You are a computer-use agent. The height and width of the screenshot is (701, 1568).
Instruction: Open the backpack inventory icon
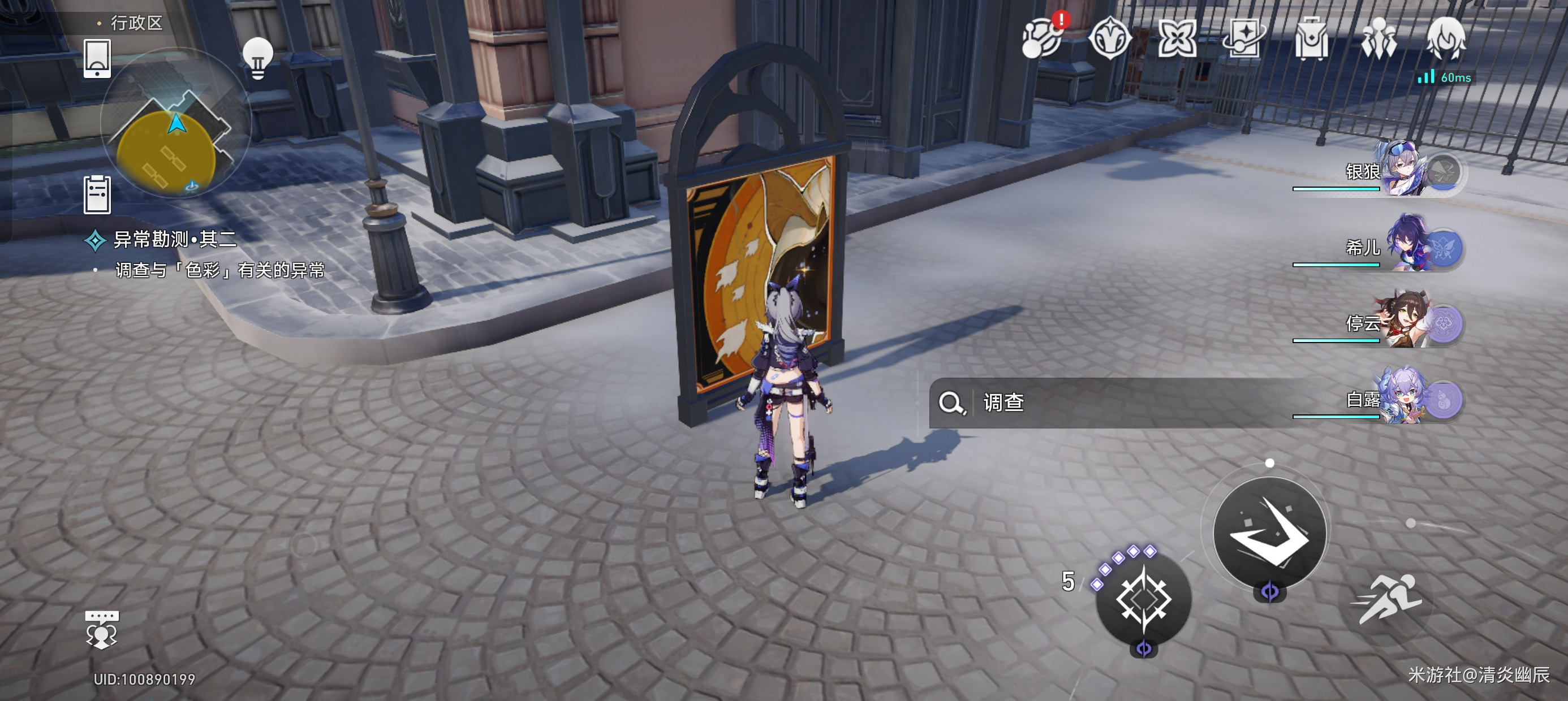click(x=1311, y=38)
